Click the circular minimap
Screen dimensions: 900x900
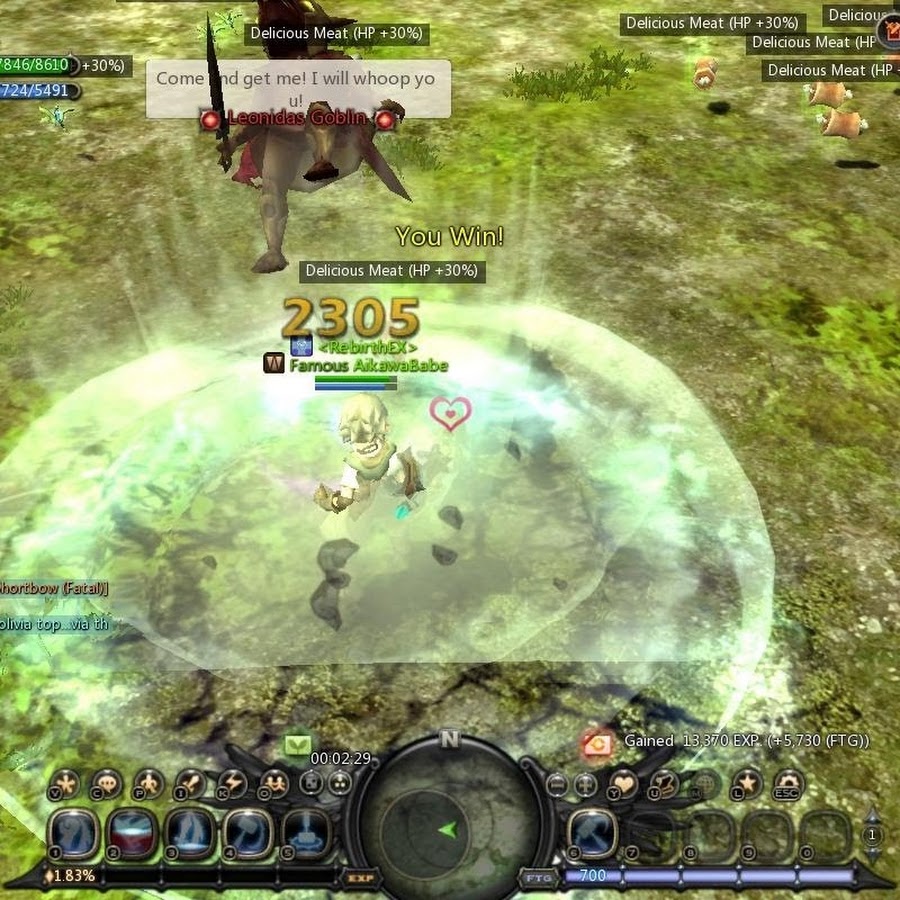click(x=448, y=827)
